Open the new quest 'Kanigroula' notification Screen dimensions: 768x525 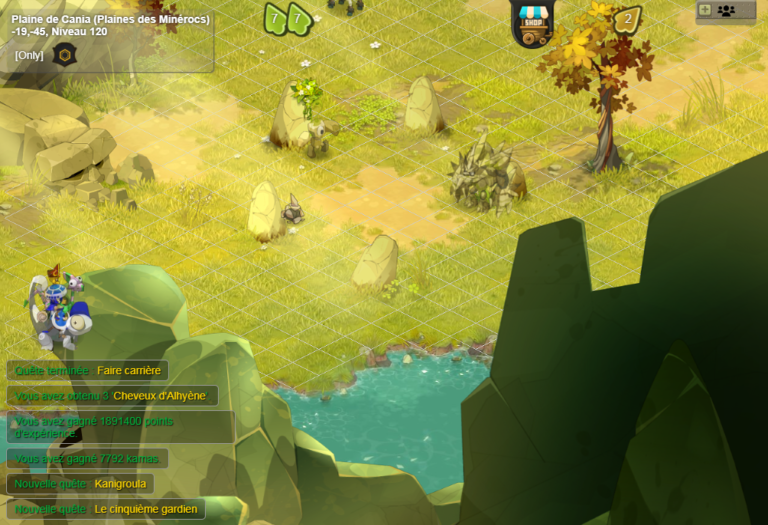coord(80,484)
